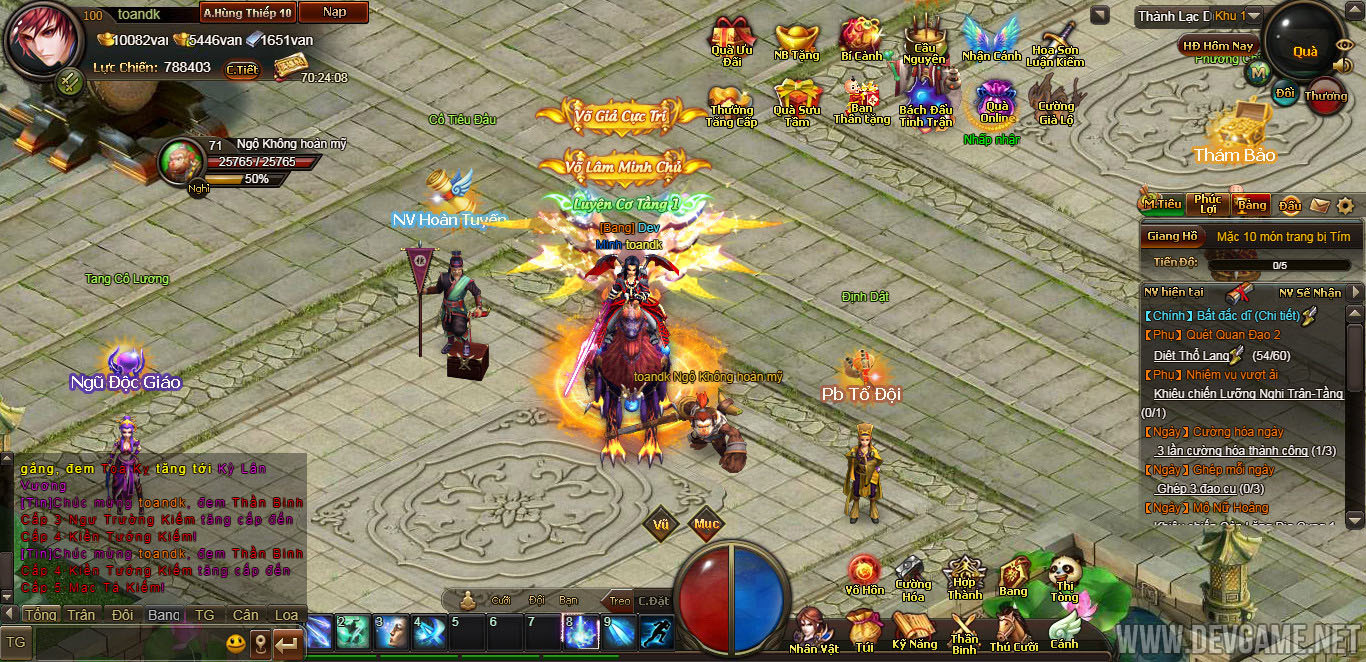Image resolution: width=1366 pixels, height=662 pixels.
Task: Open the Diệt Thổ Lang quest link
Action: (1191, 355)
